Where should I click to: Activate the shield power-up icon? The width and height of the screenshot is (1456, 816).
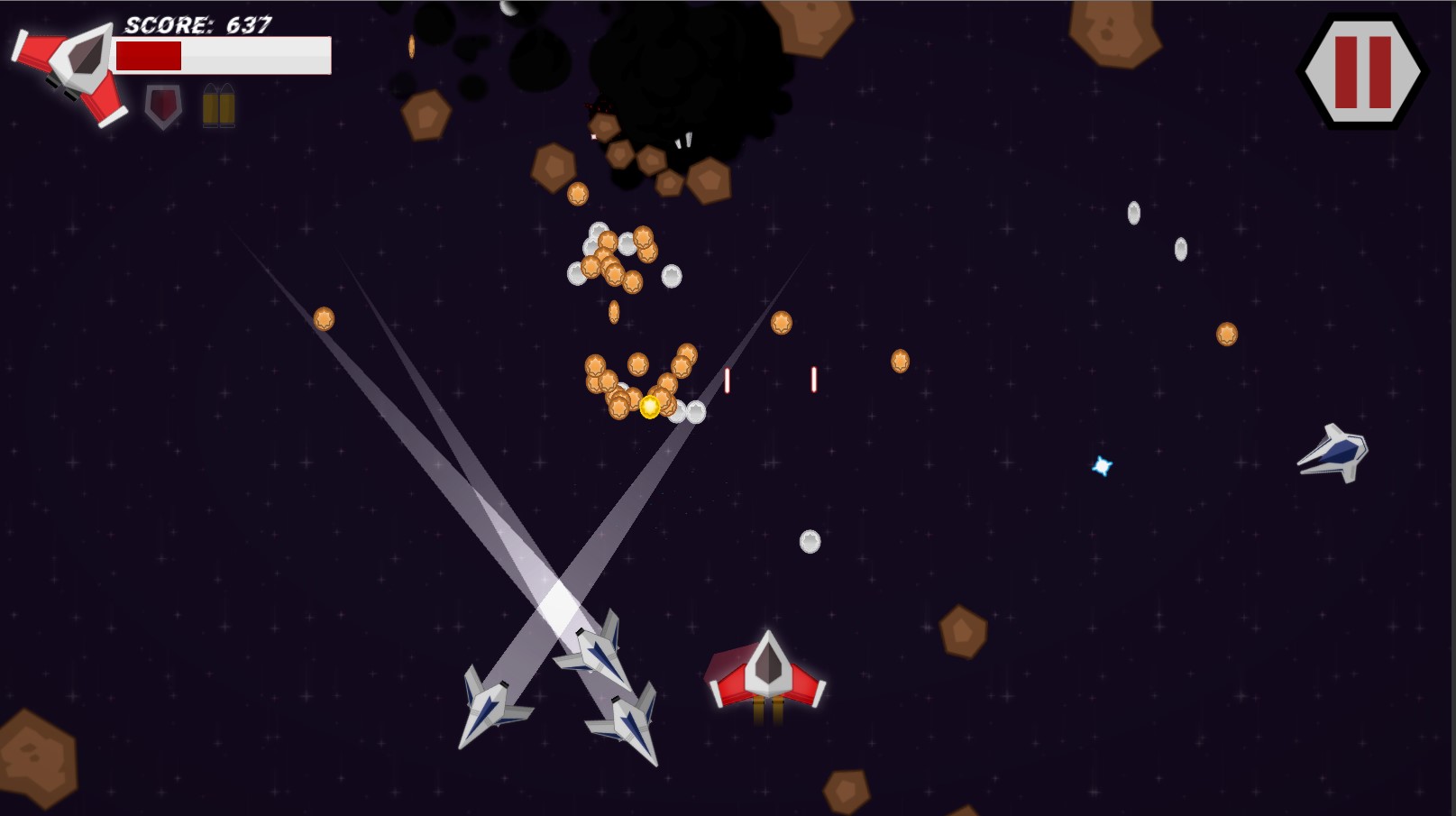[x=163, y=106]
